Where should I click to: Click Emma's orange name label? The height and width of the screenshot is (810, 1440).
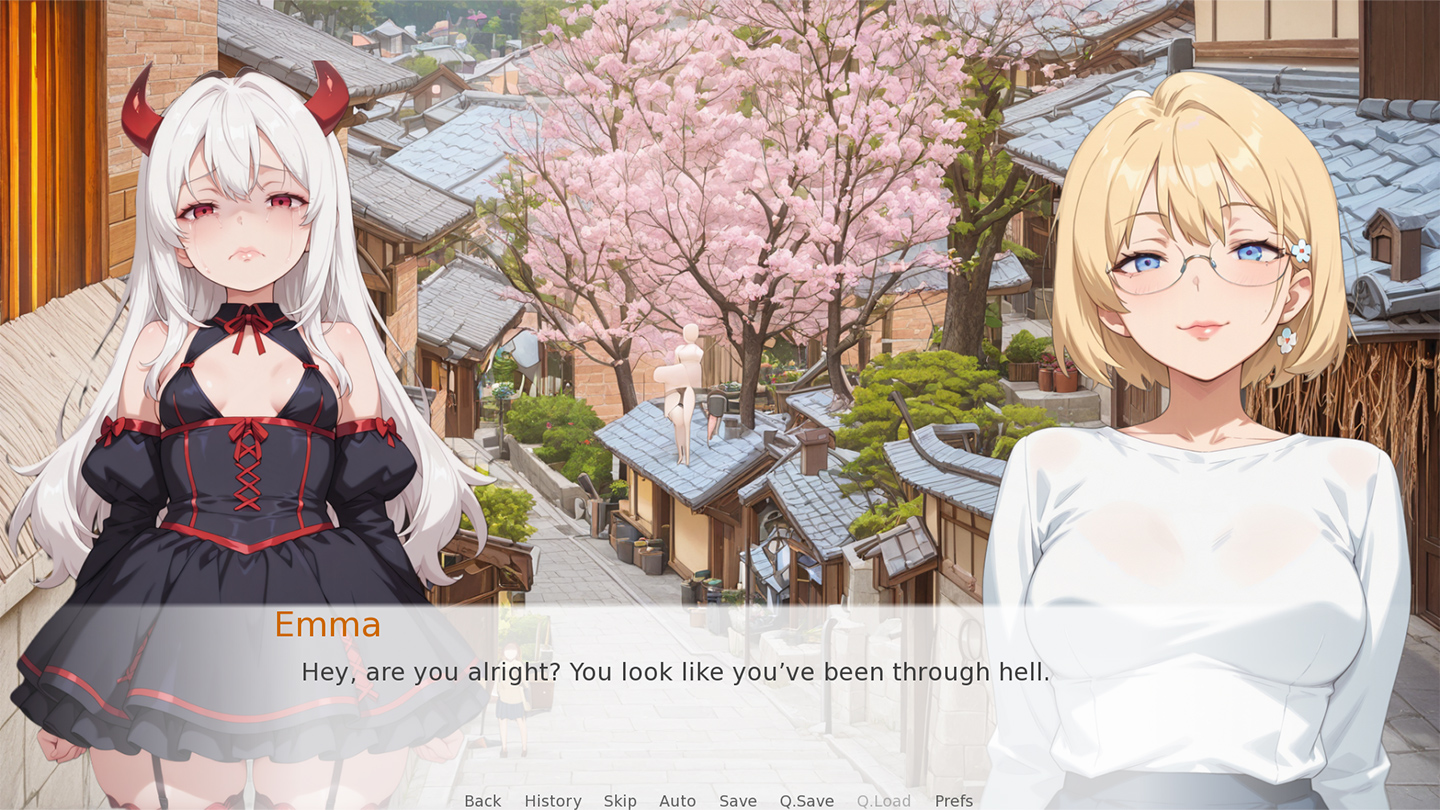pyautogui.click(x=328, y=625)
